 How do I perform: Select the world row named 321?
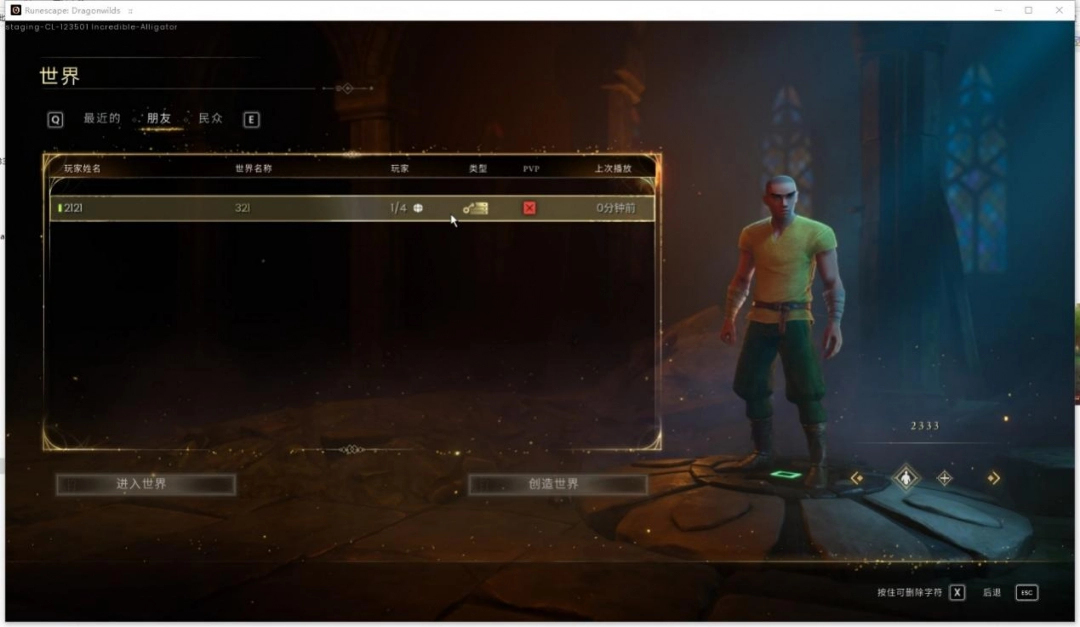pyautogui.click(x=352, y=208)
